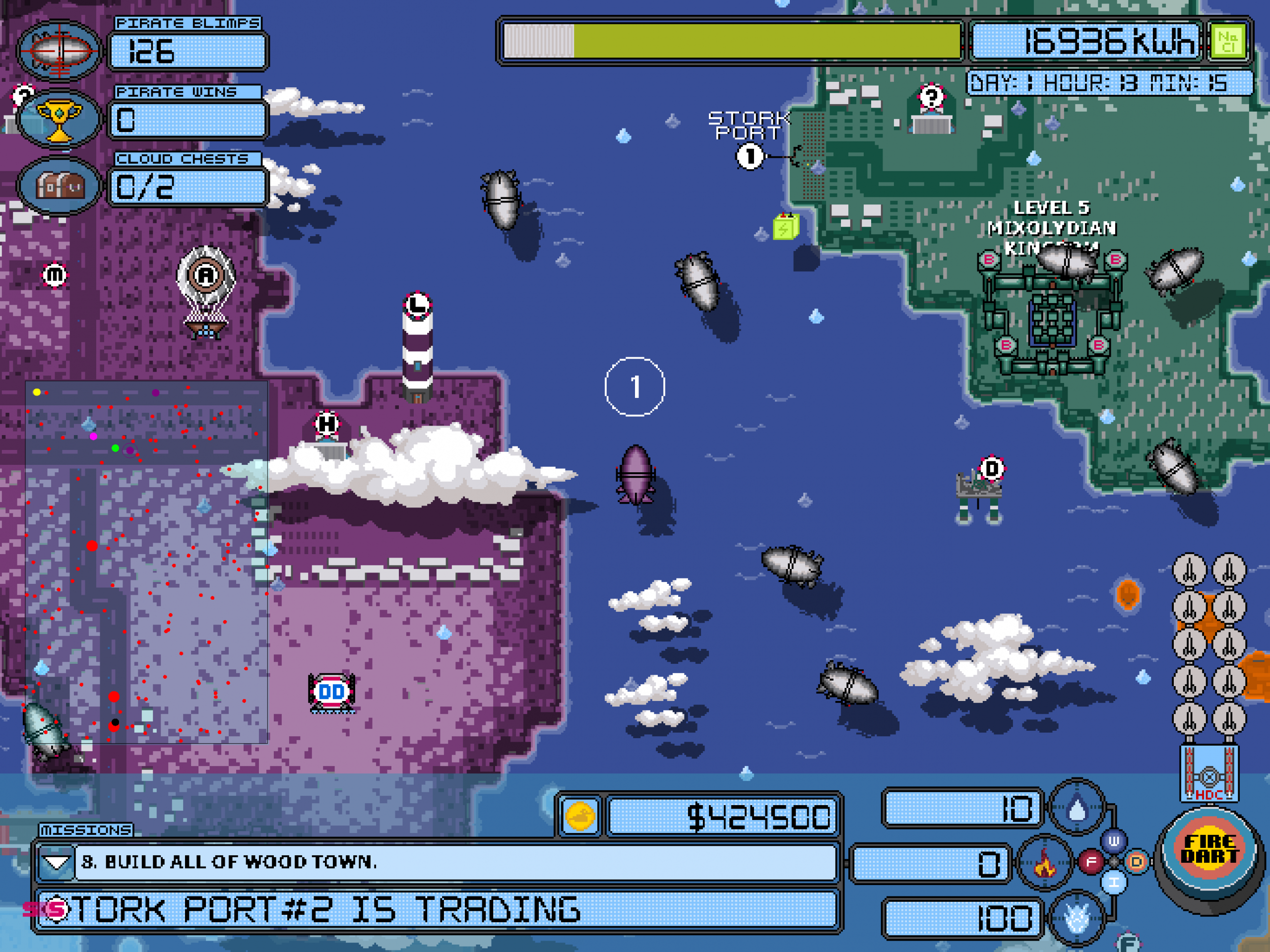
Task: Select the orange D dart ammo selector
Action: coord(1136,861)
